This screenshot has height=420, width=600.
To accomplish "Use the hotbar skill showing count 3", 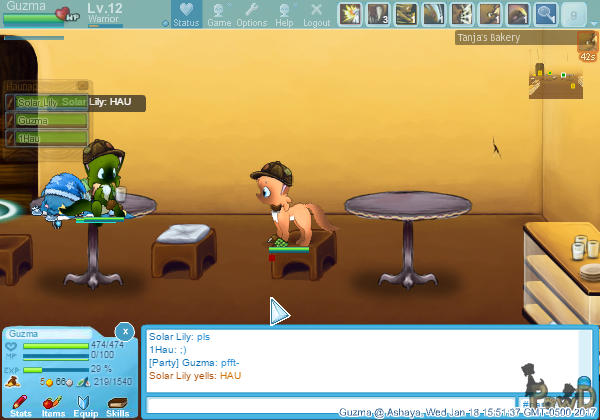I will pyautogui.click(x=378, y=14).
